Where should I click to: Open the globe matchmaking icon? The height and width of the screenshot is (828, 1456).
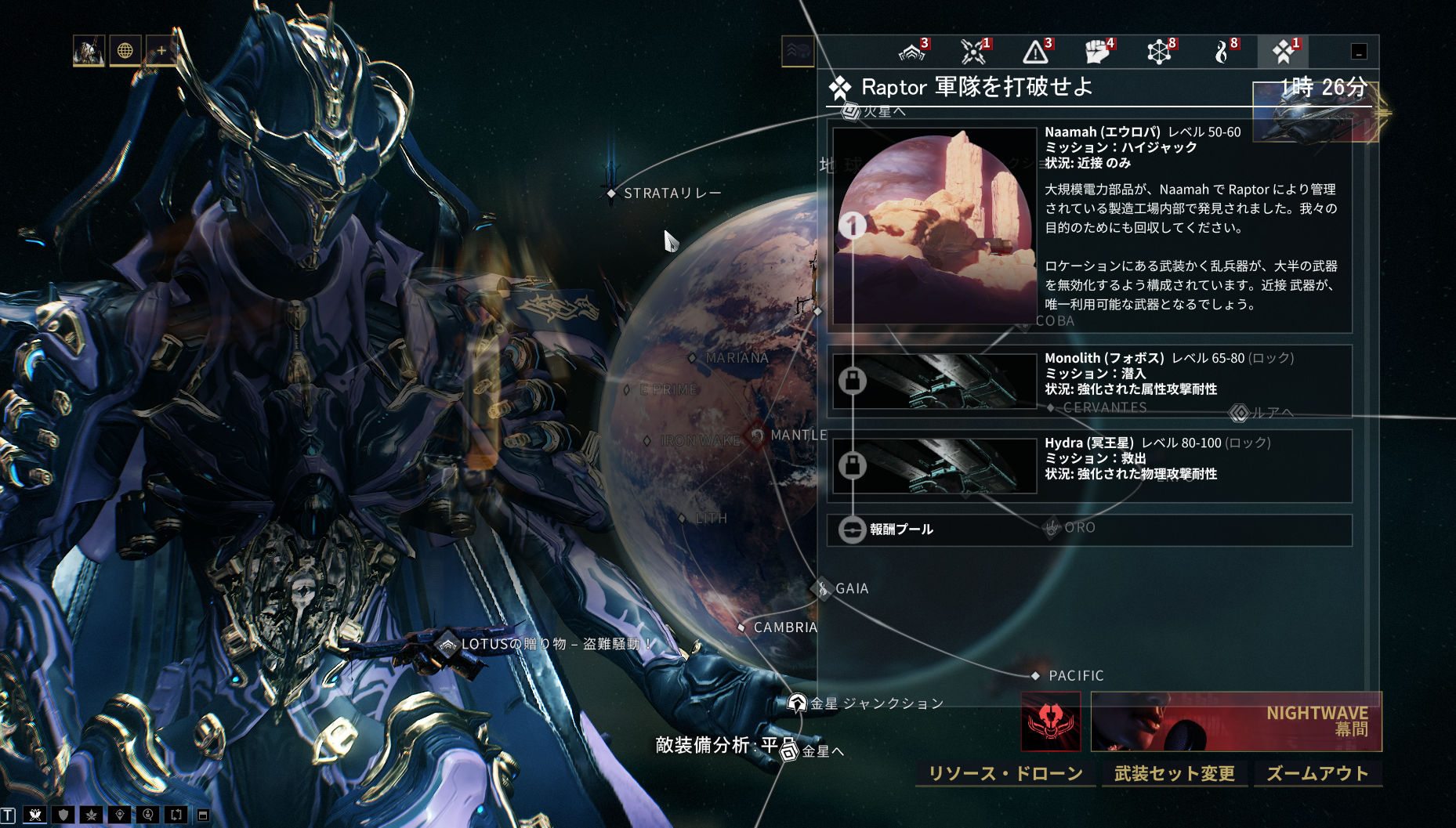[x=125, y=51]
